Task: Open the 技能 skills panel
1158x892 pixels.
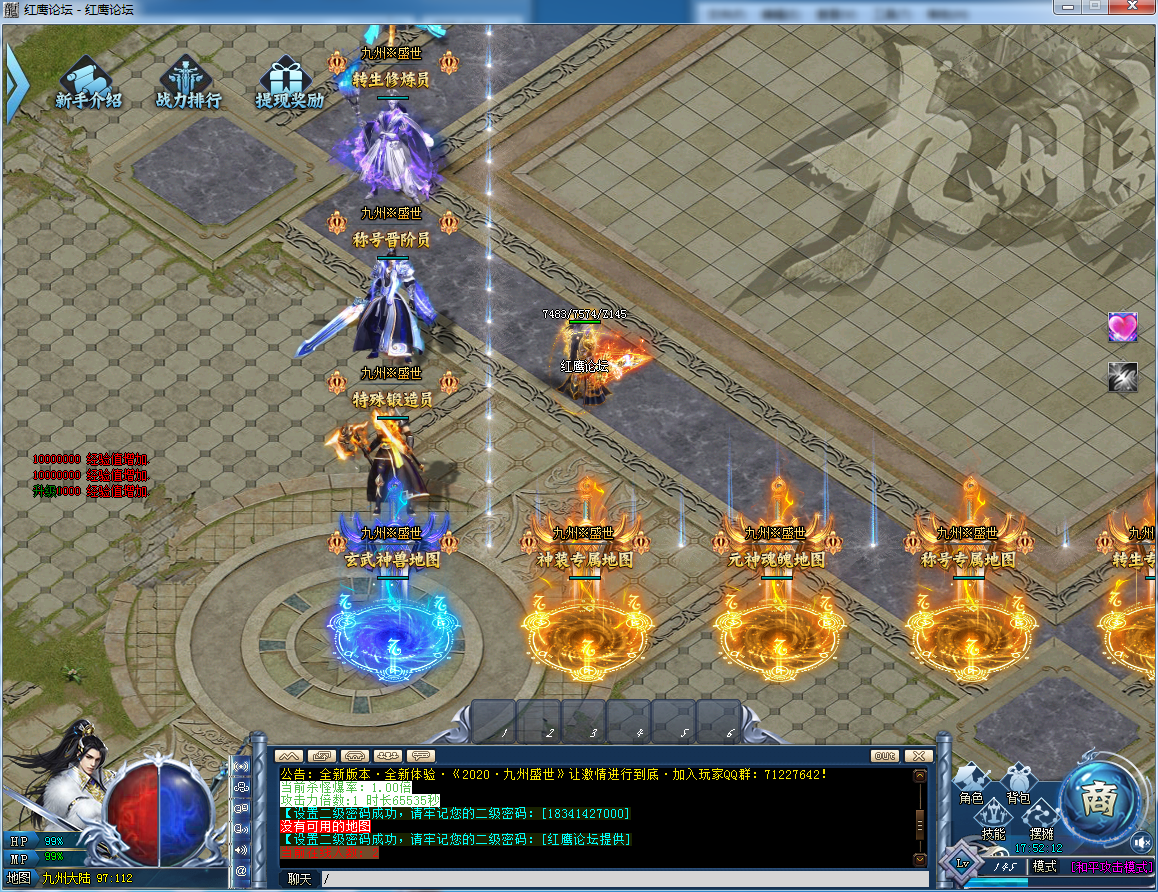Action: [x=993, y=820]
